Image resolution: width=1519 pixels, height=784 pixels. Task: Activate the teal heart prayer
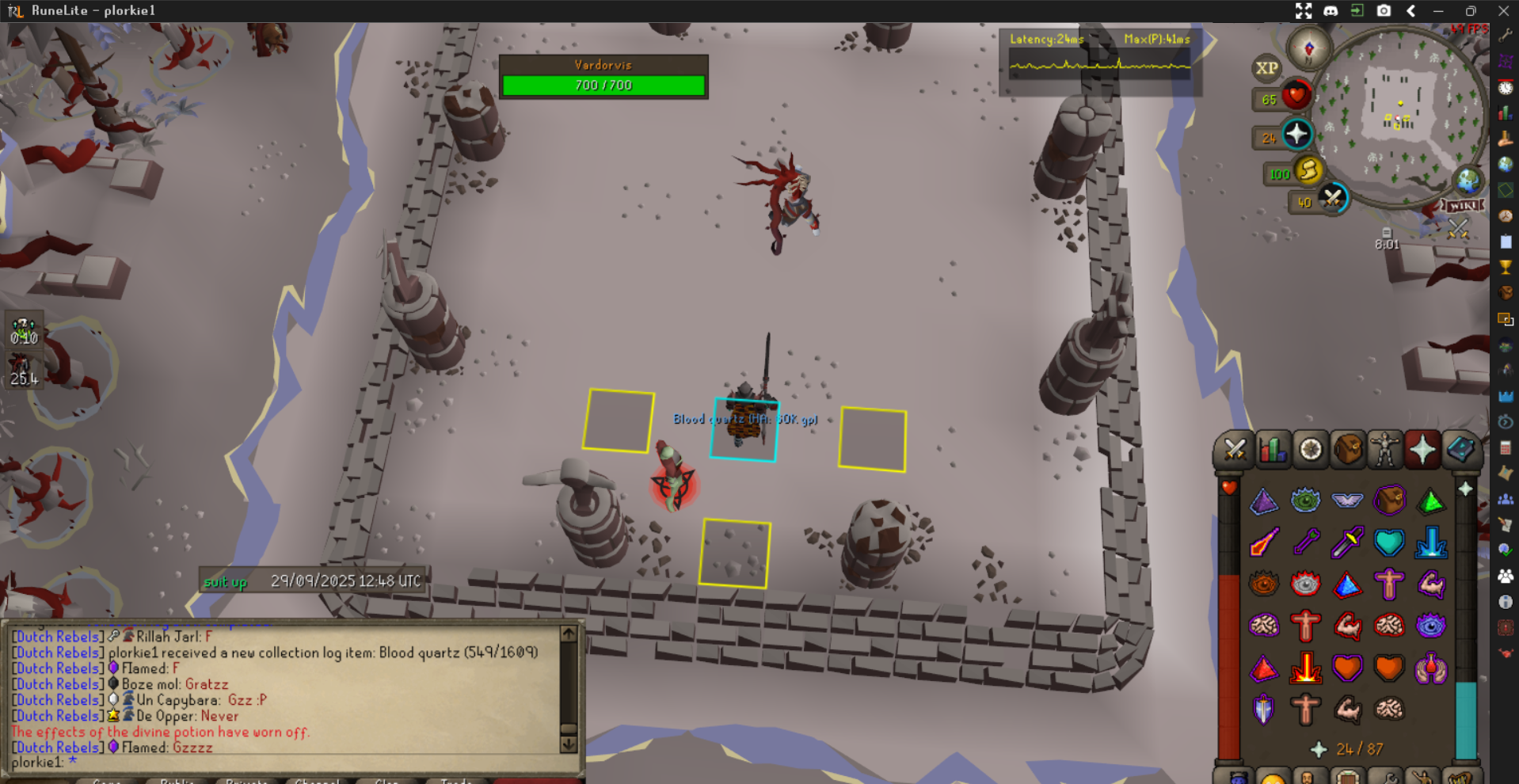1388,542
